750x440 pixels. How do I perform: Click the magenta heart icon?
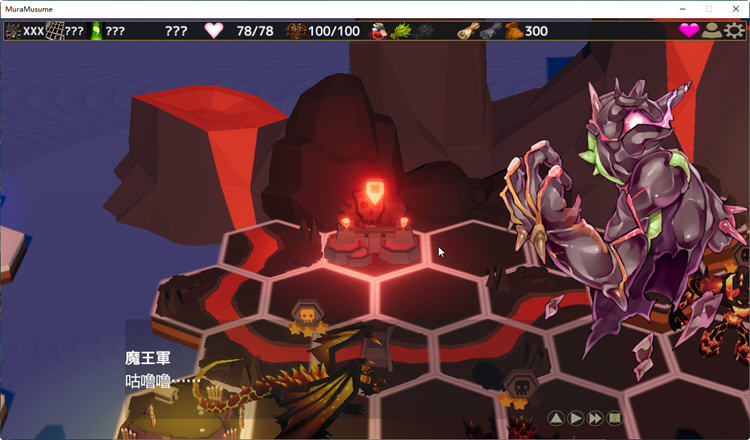[689, 30]
